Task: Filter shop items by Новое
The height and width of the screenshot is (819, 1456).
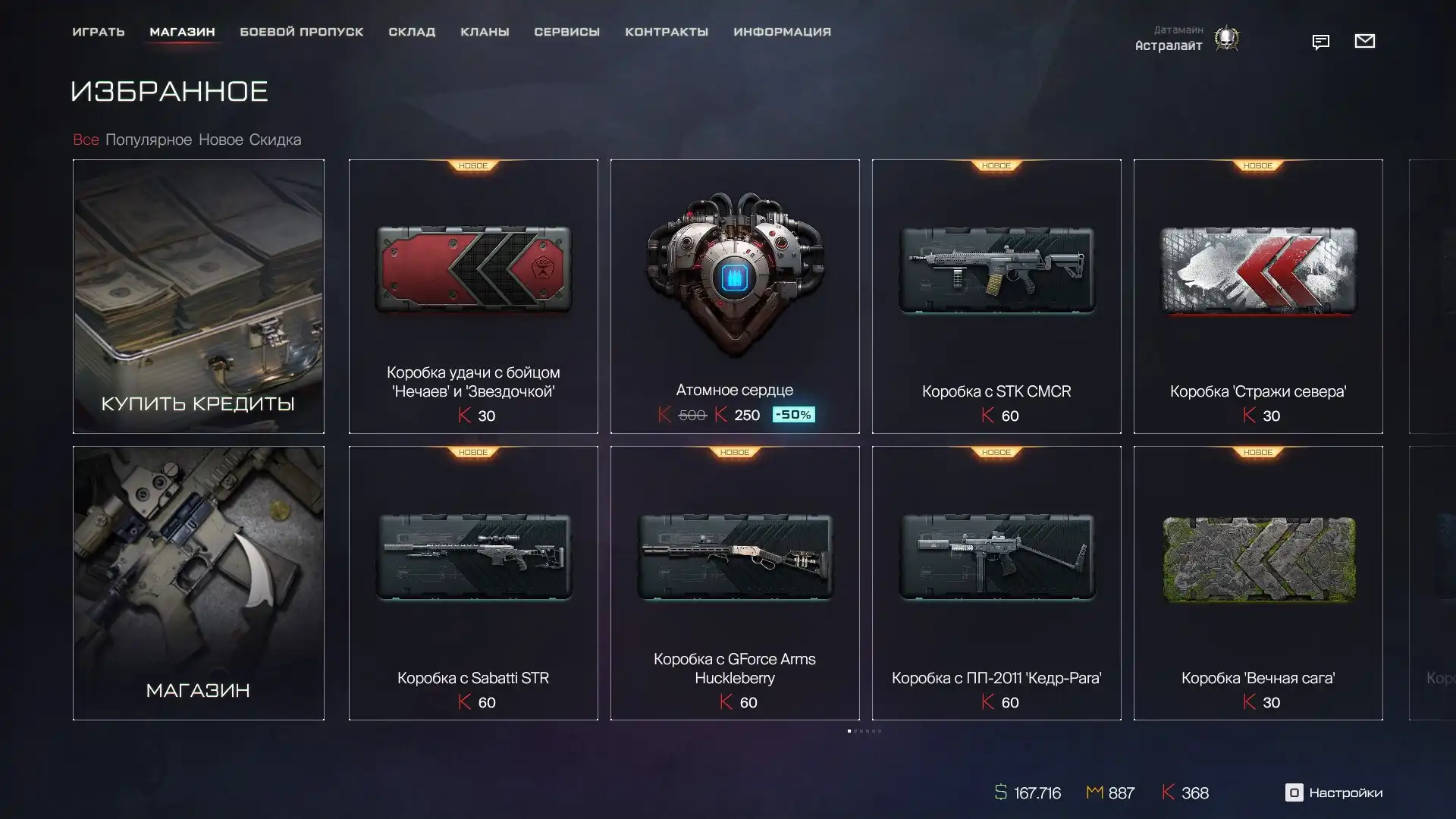Action: (221, 140)
